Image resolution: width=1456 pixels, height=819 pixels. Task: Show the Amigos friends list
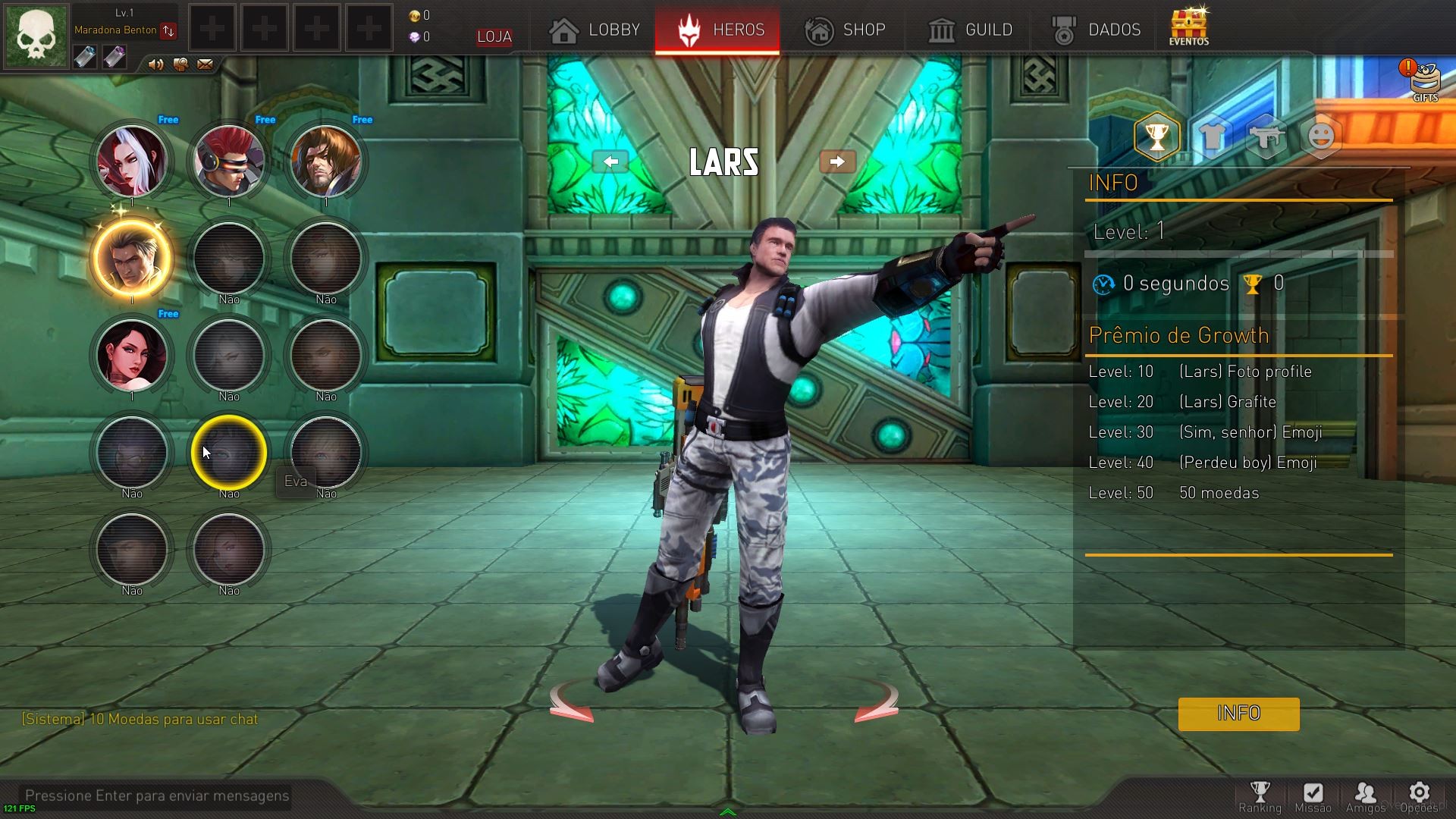pyautogui.click(x=1365, y=797)
